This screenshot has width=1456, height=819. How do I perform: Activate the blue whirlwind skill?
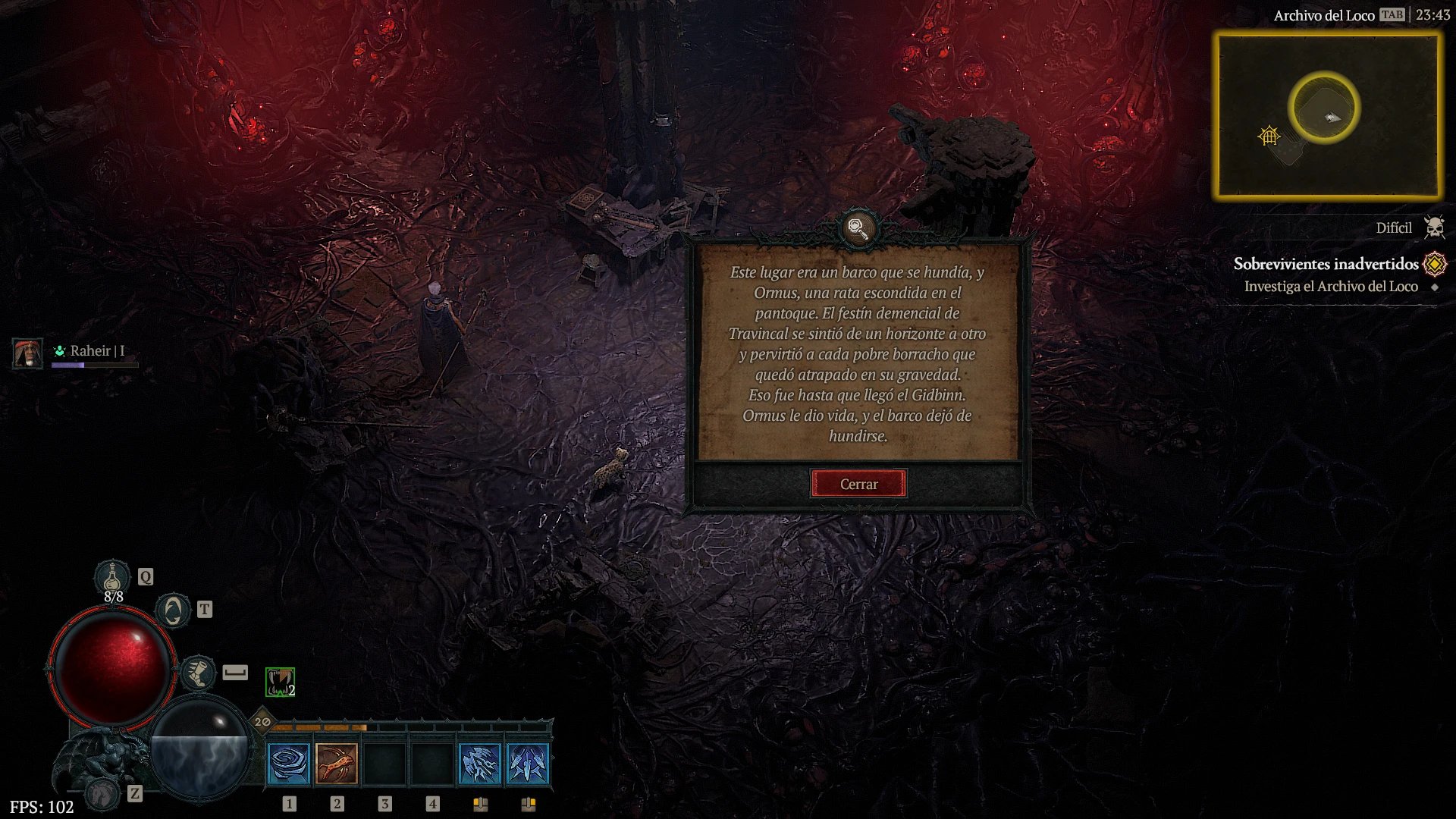point(289,764)
